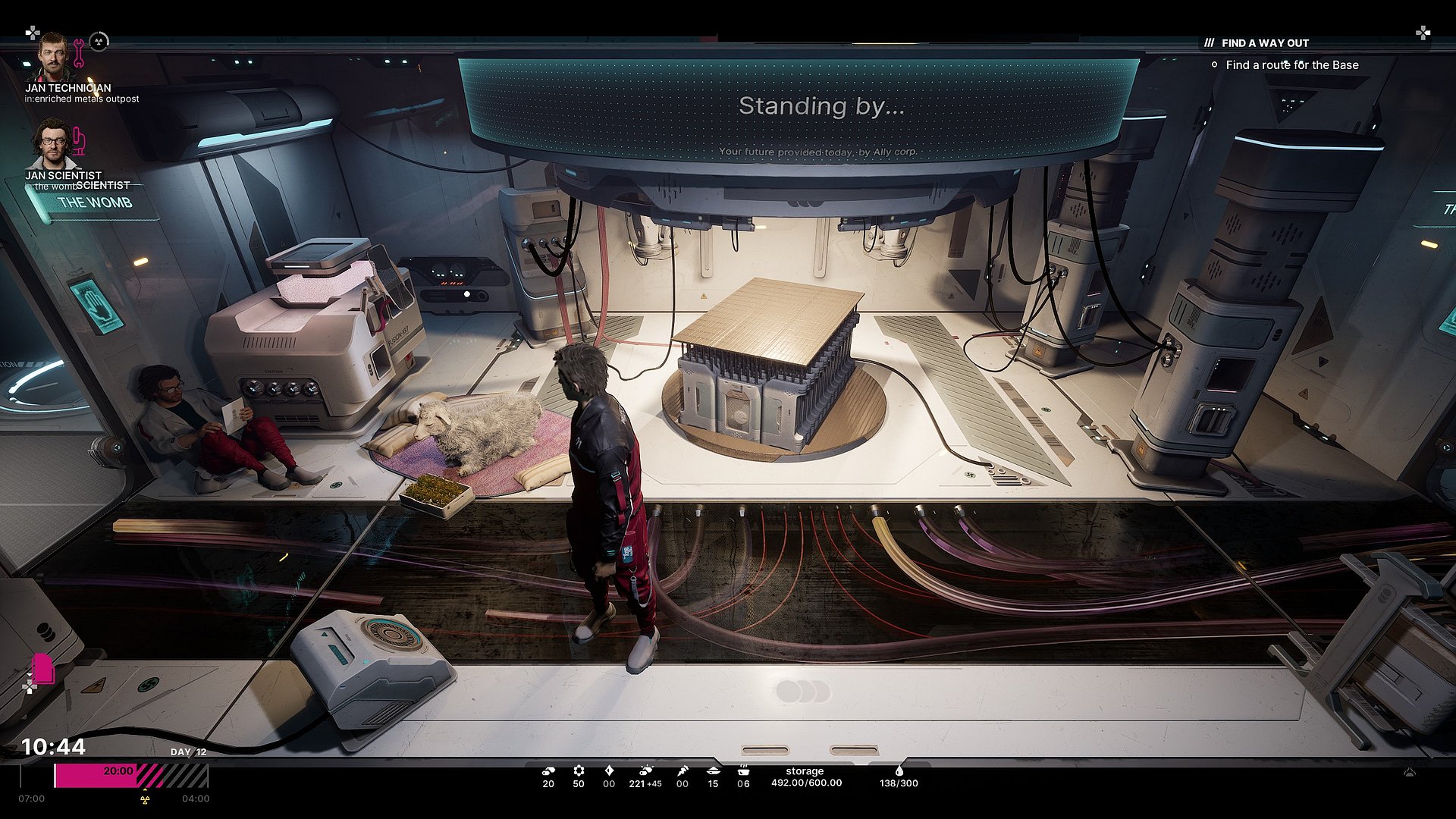Select the microscope job icon by Jan Scientist
Image resolution: width=1456 pixels, height=819 pixels.
(x=79, y=141)
